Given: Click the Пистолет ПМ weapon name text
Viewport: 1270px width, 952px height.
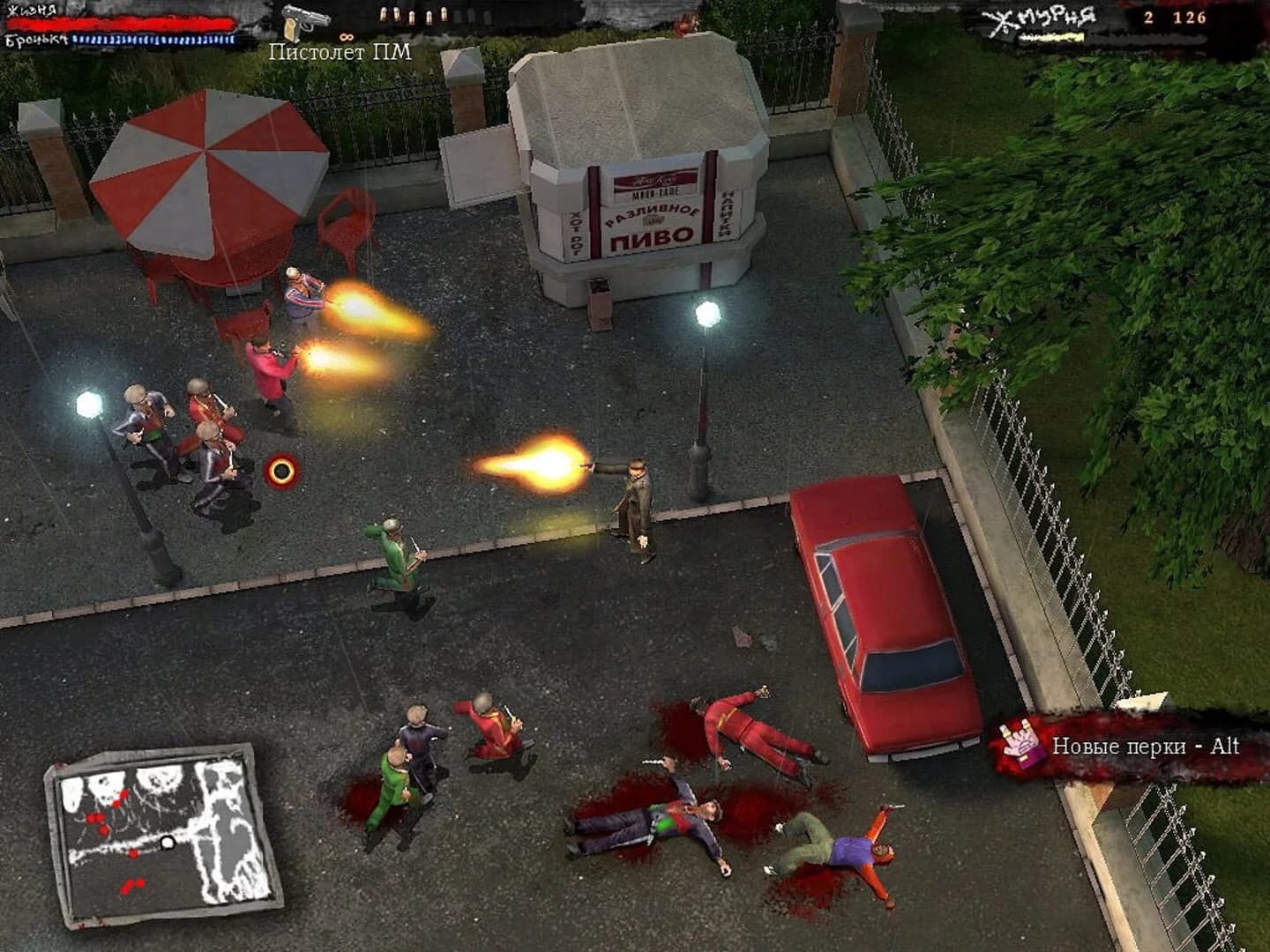Looking at the screenshot, I should pyautogui.click(x=340, y=53).
